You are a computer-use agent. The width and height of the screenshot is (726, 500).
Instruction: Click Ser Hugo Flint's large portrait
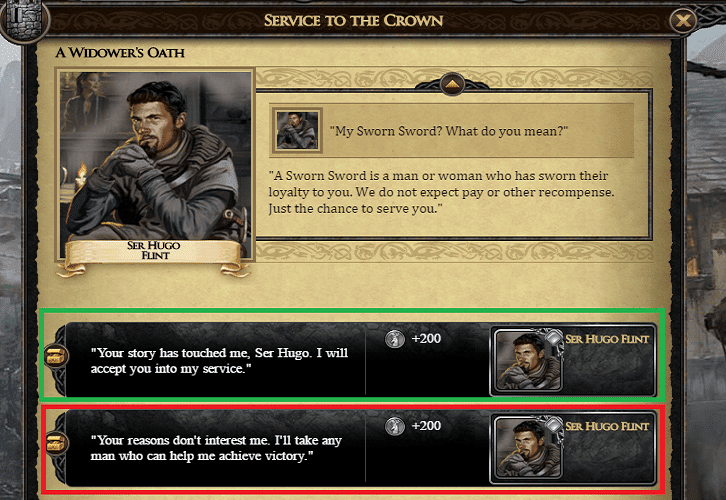point(156,158)
